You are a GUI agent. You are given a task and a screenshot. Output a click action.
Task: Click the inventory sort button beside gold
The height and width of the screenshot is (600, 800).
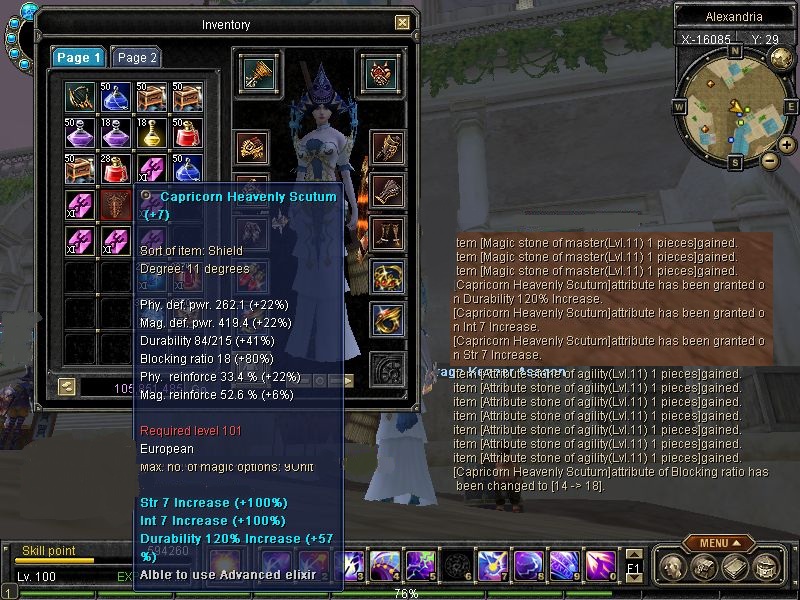(x=66, y=386)
